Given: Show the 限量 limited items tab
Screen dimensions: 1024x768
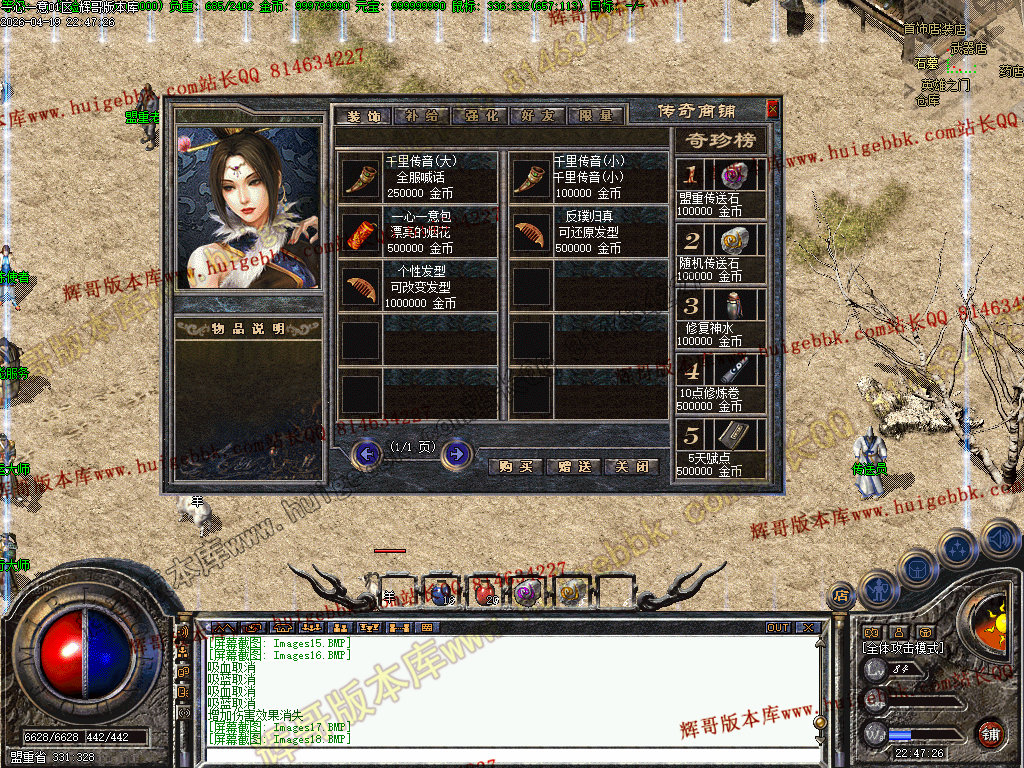Looking at the screenshot, I should [x=596, y=115].
